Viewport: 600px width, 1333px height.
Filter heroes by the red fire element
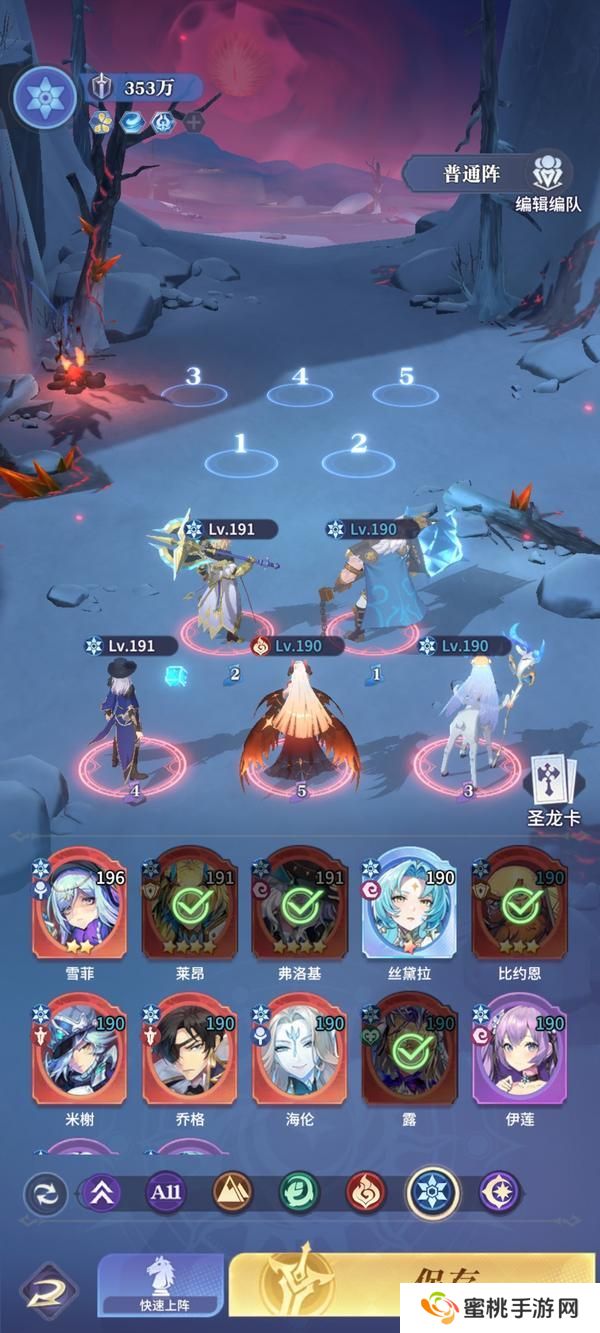click(x=366, y=1192)
